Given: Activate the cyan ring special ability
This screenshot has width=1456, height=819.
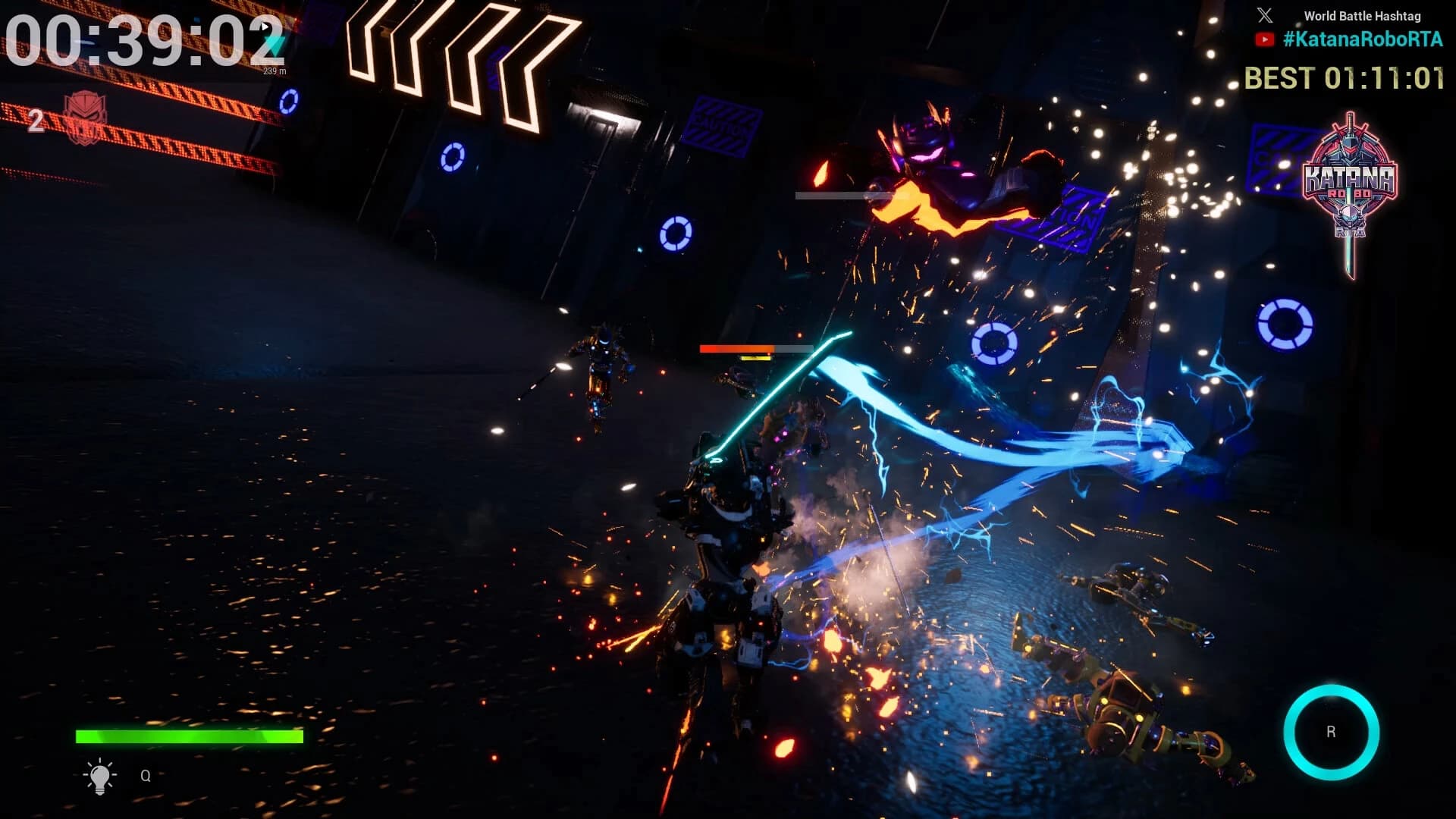Looking at the screenshot, I should pos(1331,732).
